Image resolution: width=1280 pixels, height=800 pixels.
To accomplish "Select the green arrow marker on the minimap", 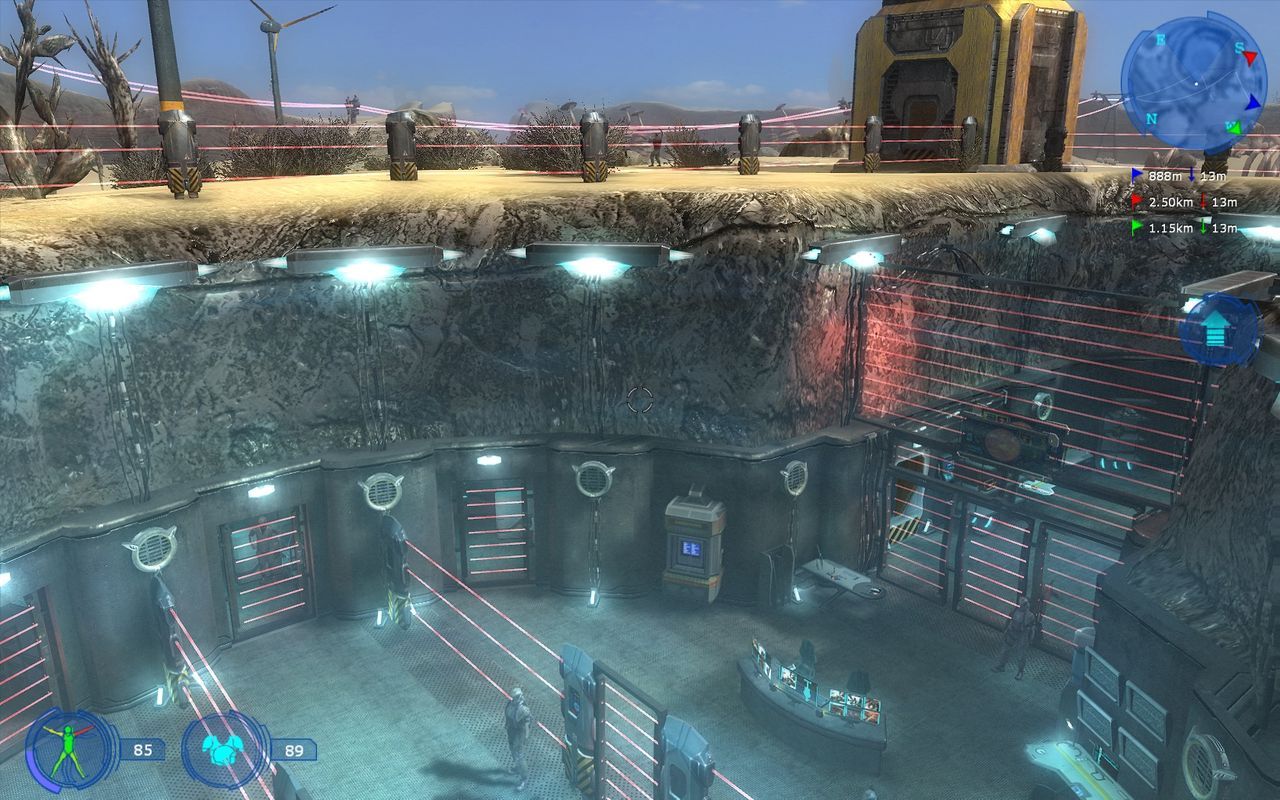I will 1236,127.
